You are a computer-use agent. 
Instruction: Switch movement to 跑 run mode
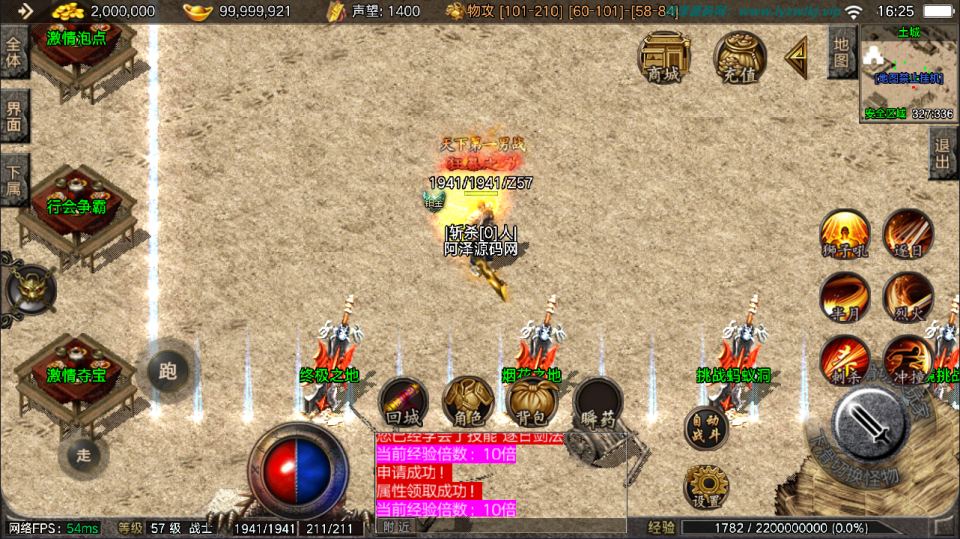pyautogui.click(x=168, y=371)
